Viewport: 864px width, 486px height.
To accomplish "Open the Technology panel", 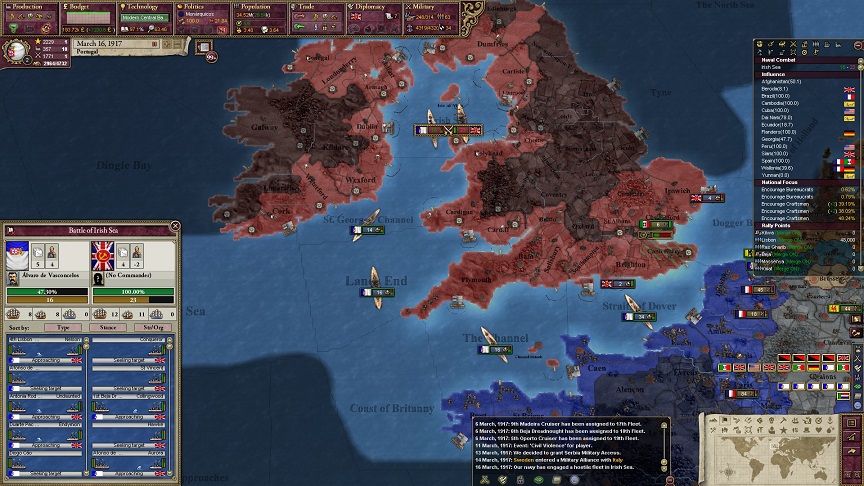I will [x=145, y=7].
